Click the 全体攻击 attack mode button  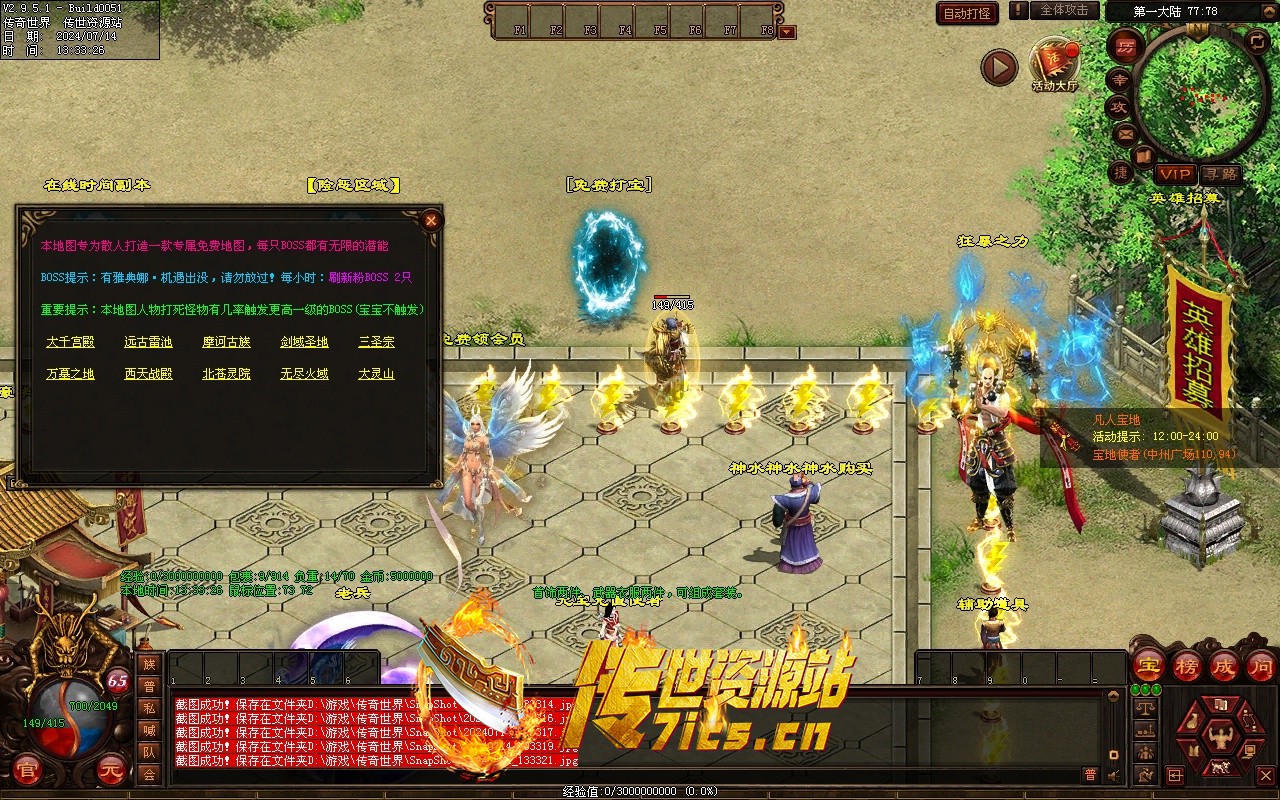point(1064,10)
